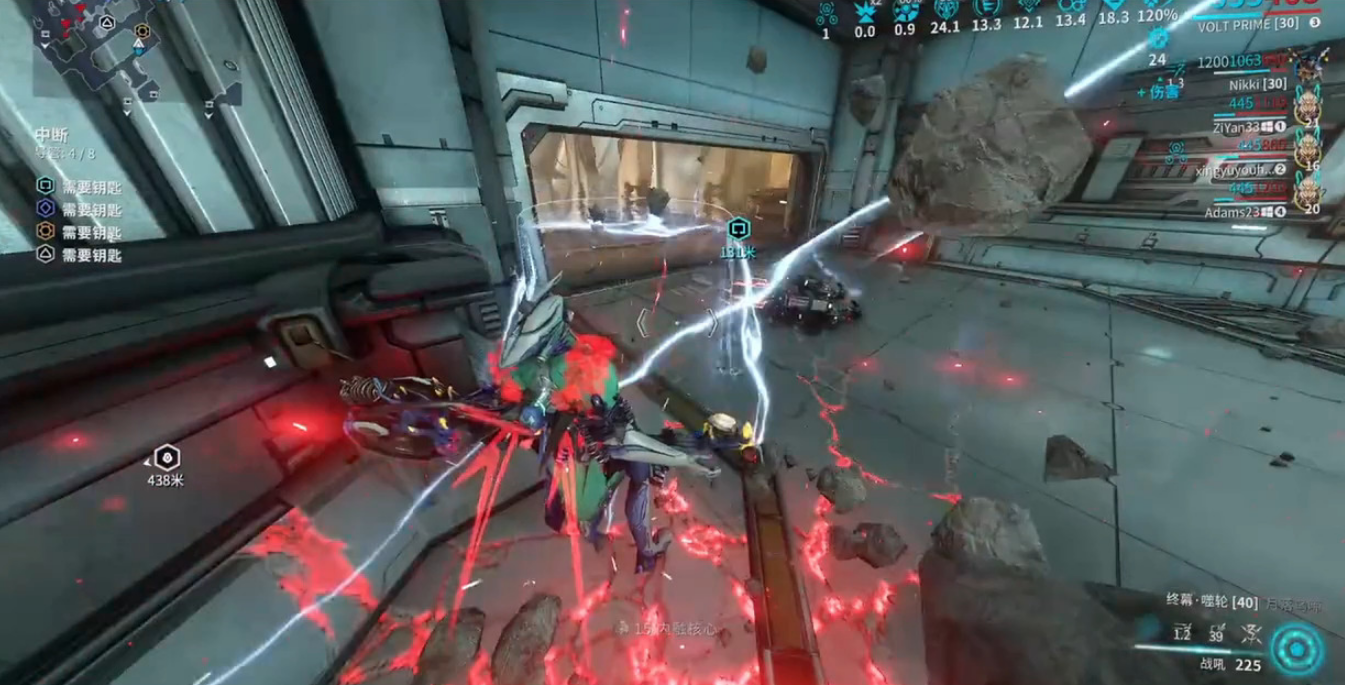
Task: Select the orange hexagon key objective row
Action: [79, 232]
